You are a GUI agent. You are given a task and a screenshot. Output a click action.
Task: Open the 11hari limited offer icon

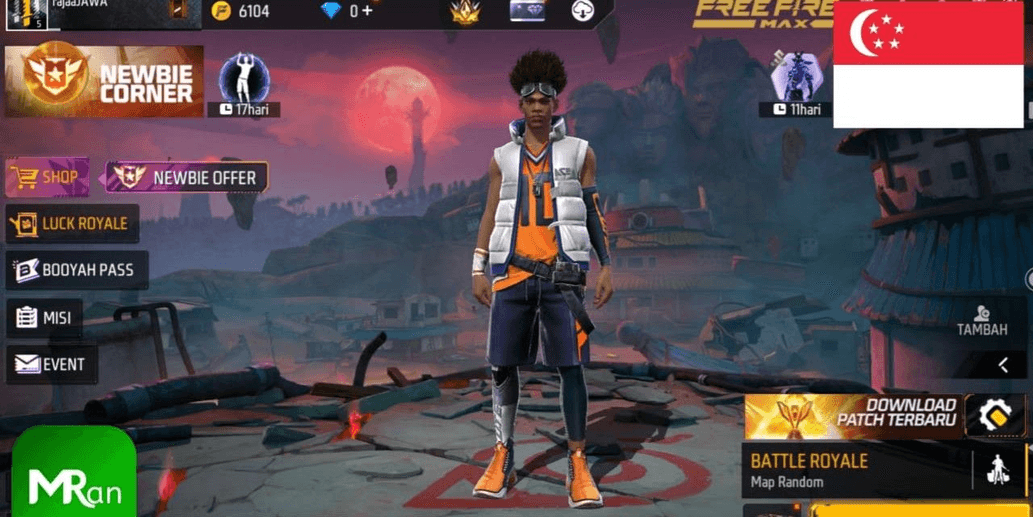[x=795, y=80]
